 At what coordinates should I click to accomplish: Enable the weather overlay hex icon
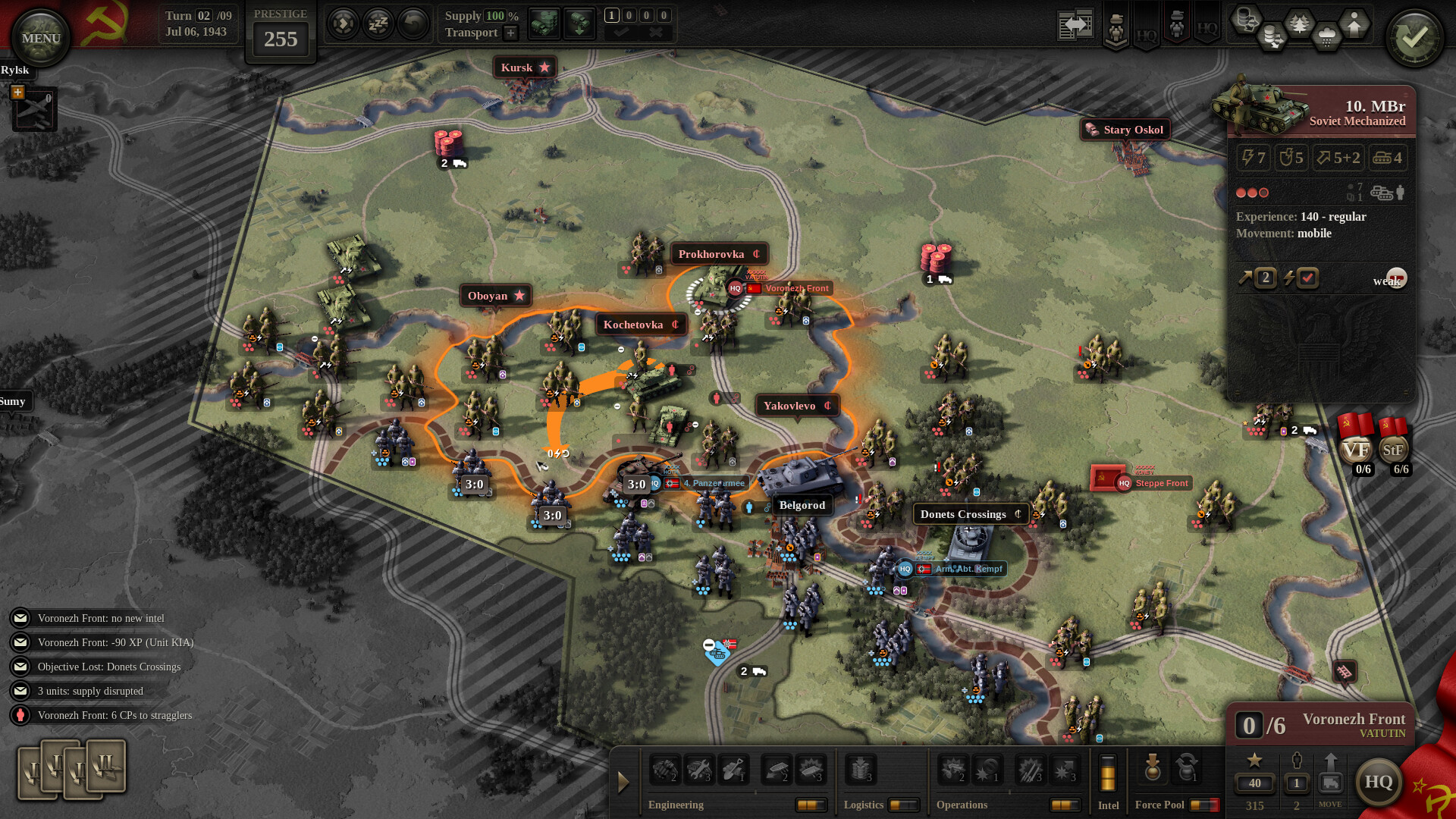pos(1326,35)
